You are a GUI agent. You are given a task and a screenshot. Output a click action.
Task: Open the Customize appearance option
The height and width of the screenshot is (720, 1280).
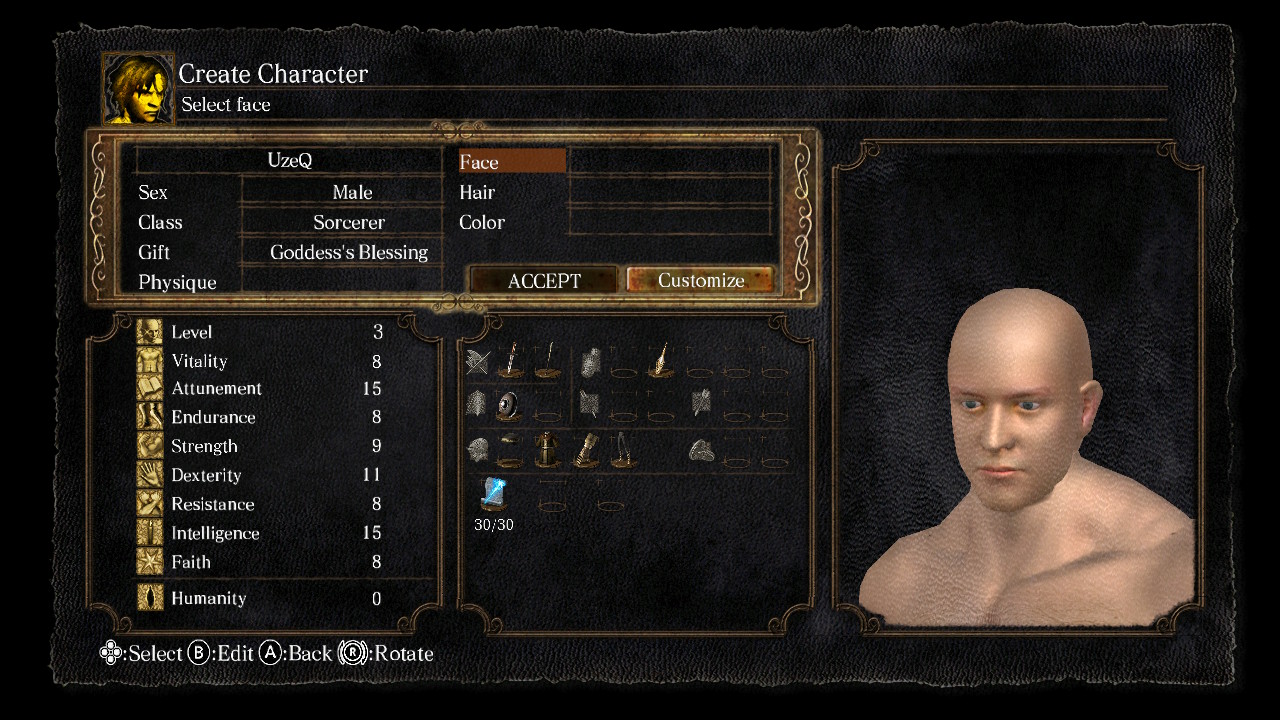pyautogui.click(x=700, y=281)
